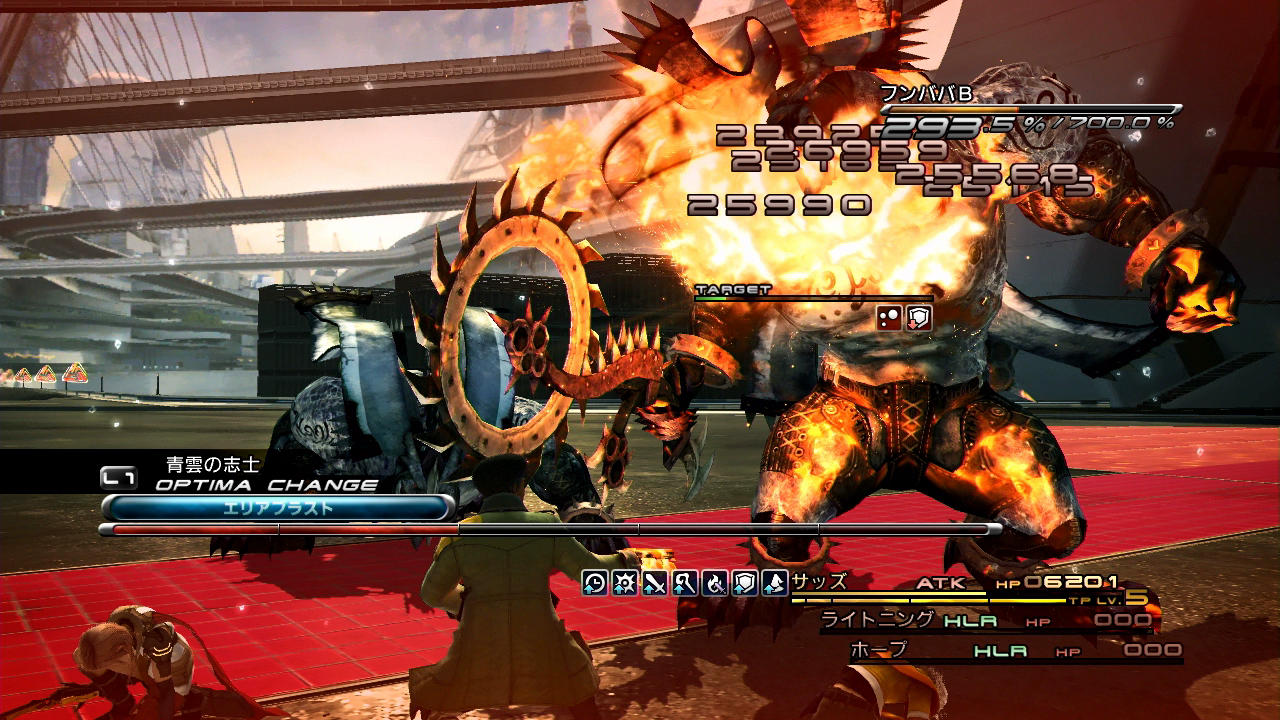Click the staff magic-up buff icon

pos(685,583)
